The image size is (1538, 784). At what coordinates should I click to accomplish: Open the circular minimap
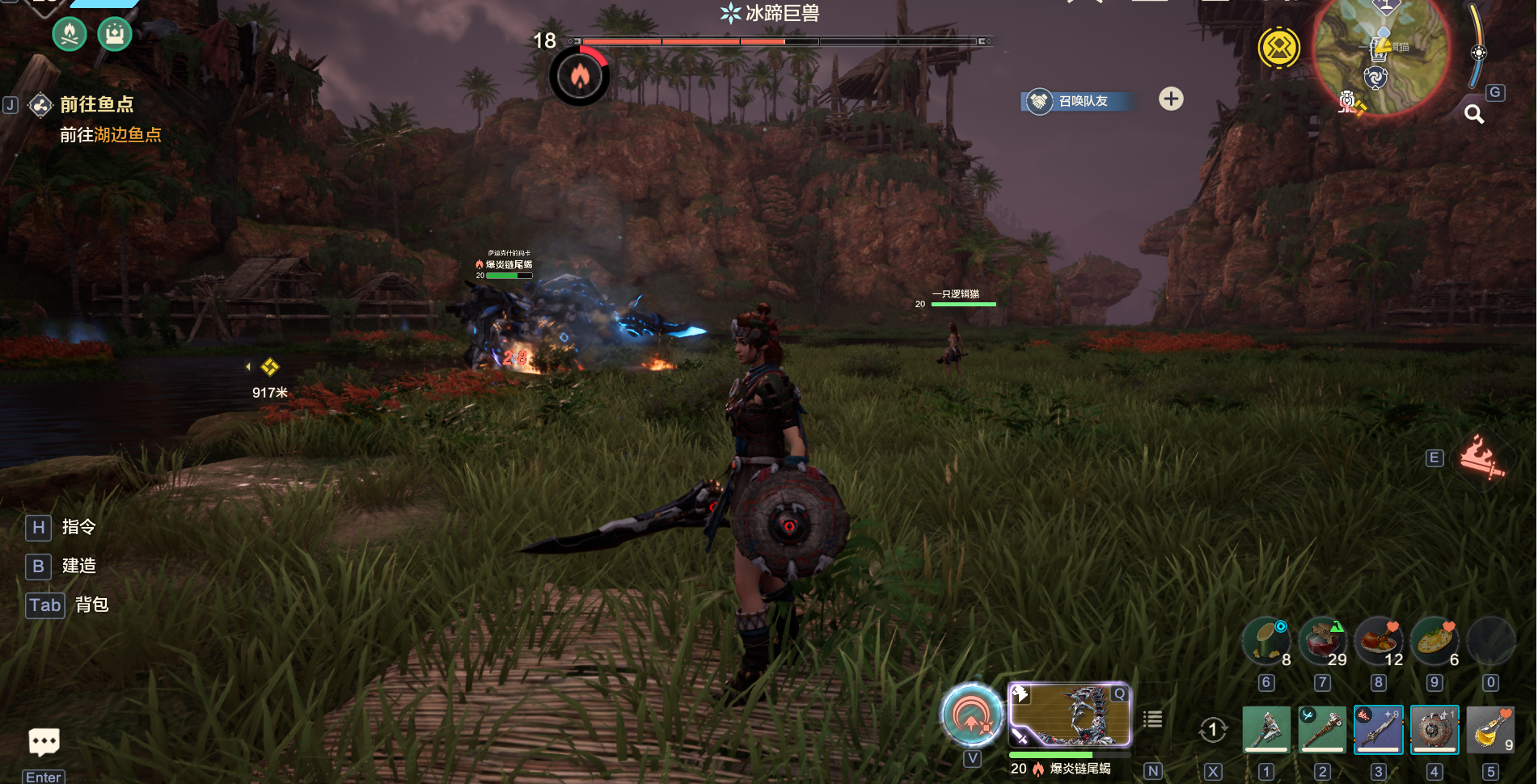point(1381,55)
